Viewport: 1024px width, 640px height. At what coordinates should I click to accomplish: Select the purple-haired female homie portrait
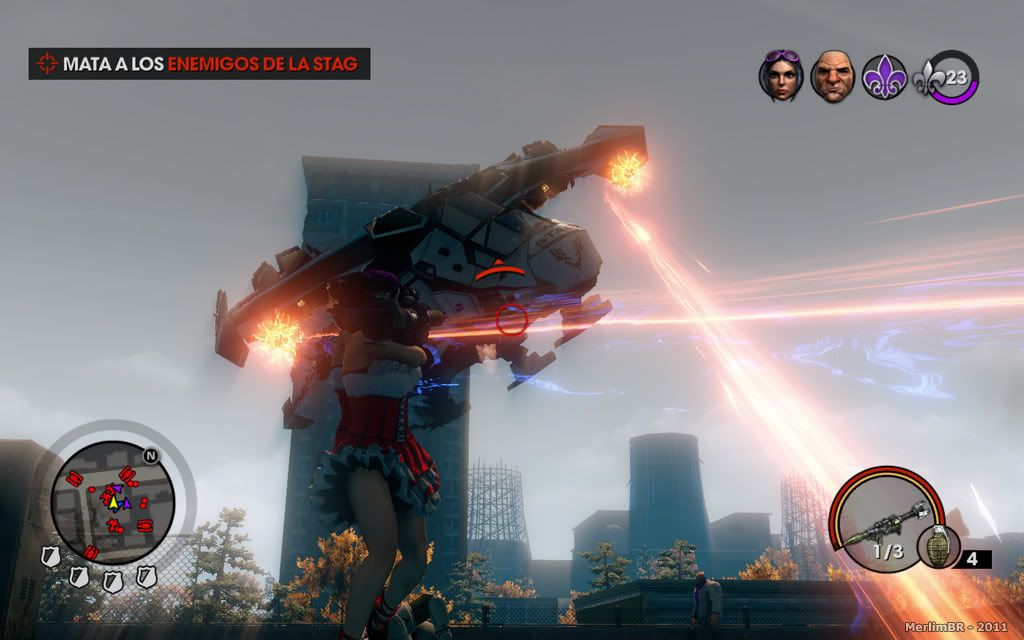coord(781,76)
